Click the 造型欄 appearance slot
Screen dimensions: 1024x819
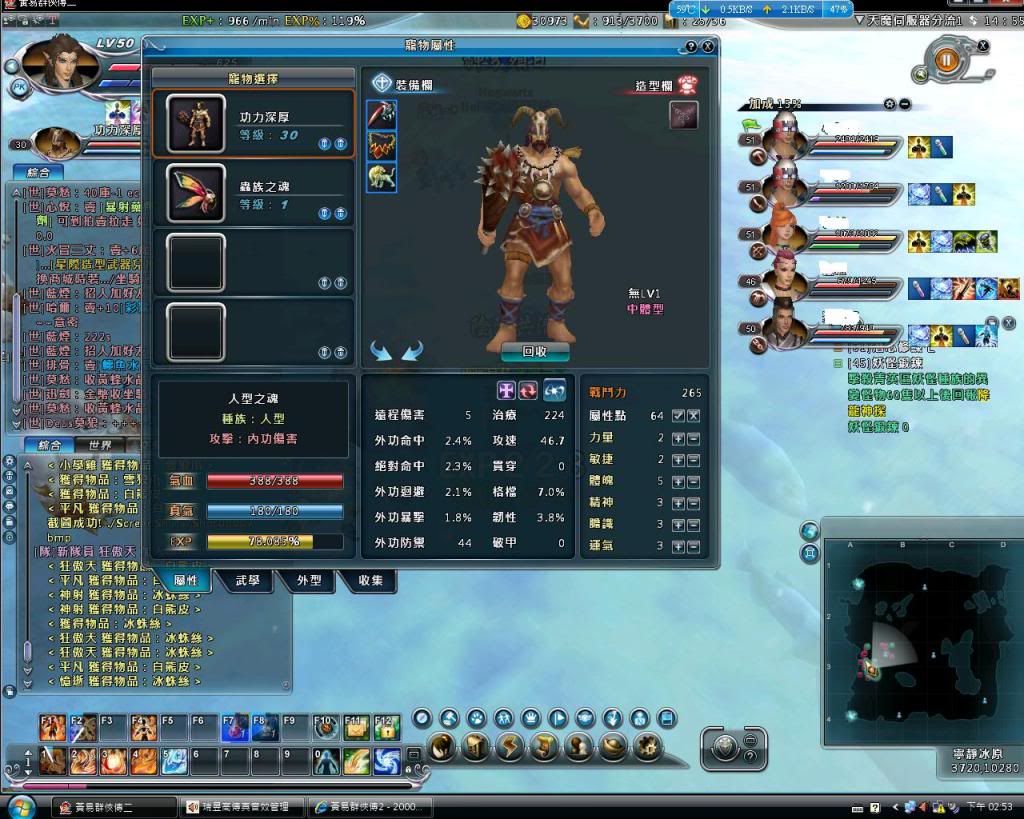(x=683, y=115)
